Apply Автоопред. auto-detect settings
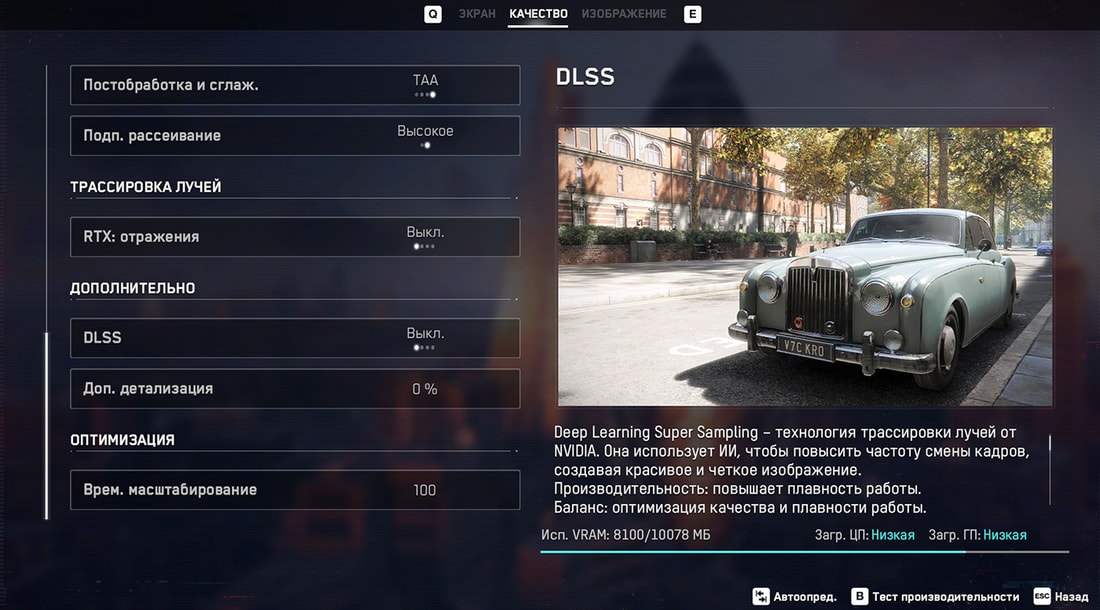This screenshot has height=610, width=1100. pos(796,597)
